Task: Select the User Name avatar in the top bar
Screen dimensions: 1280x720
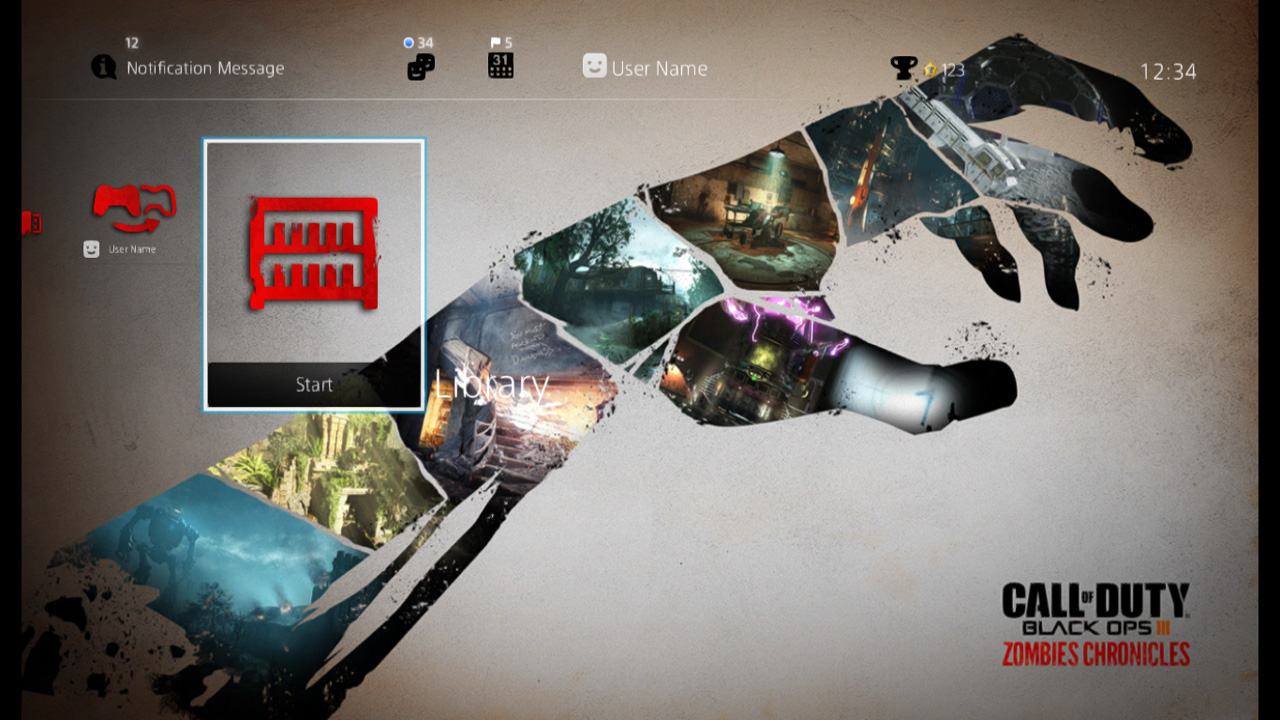Action: [594, 67]
